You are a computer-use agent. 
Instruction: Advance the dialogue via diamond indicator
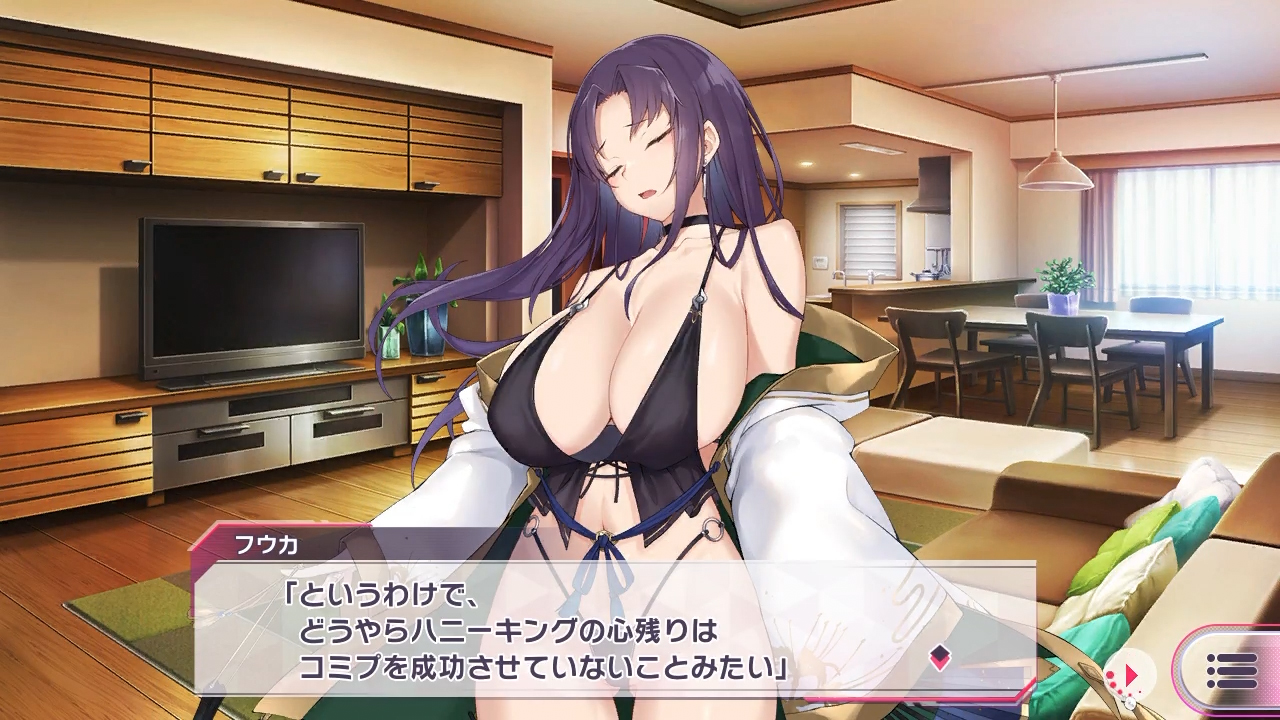click(x=939, y=658)
